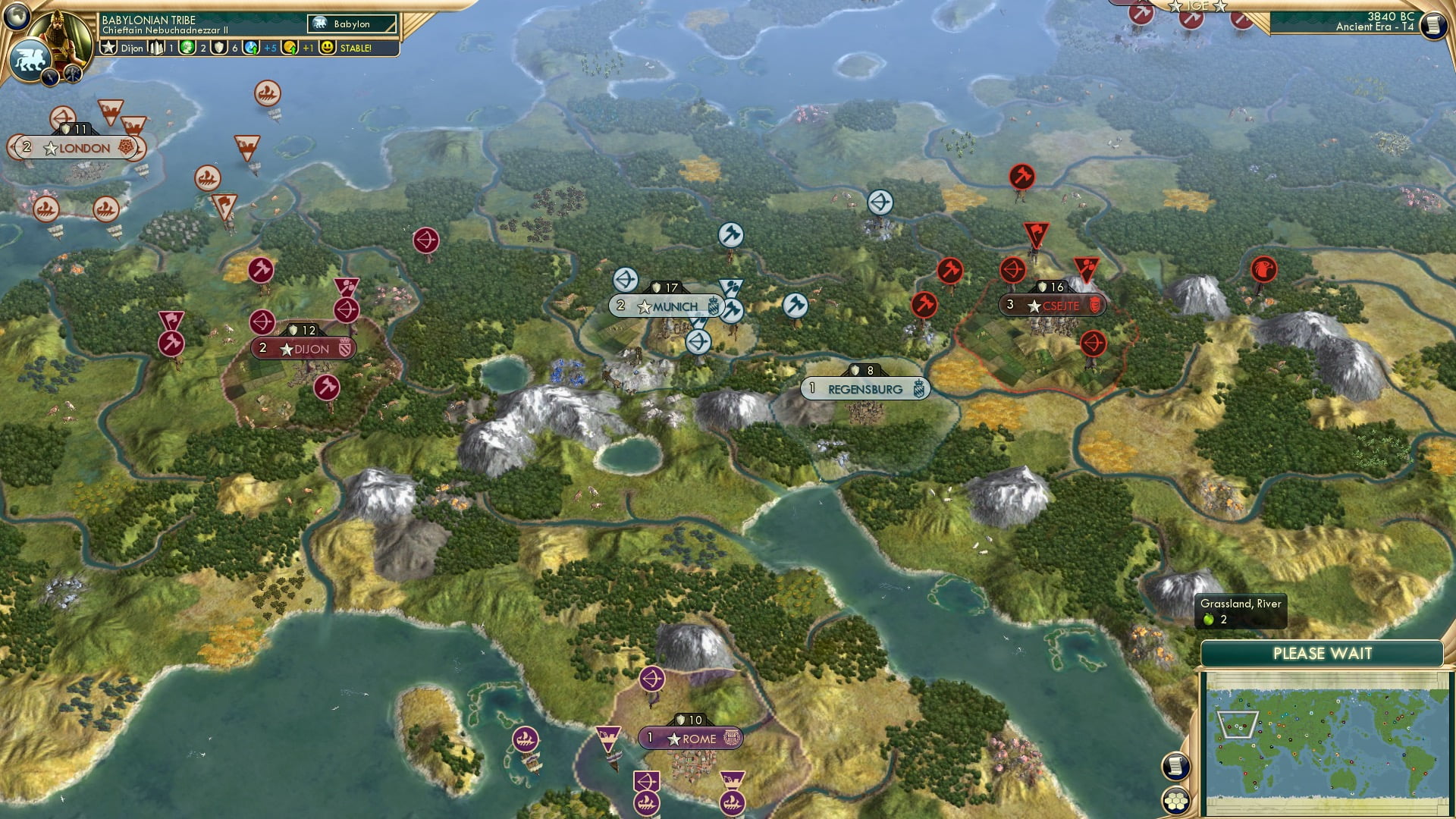1456x819 pixels.
Task: Switch to globe view using top-left sphere
Action: tap(17, 17)
